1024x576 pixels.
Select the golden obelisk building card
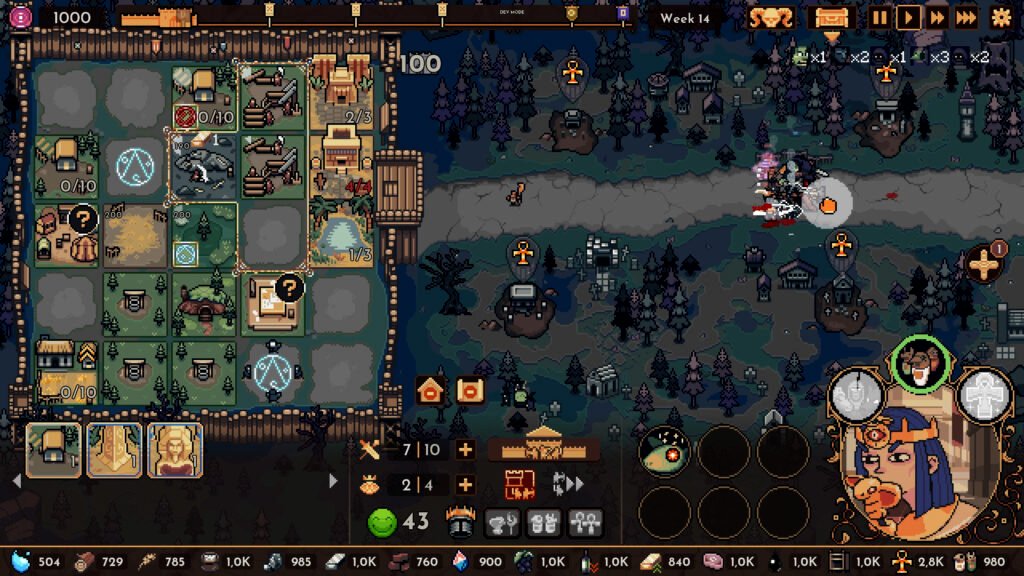coord(114,449)
